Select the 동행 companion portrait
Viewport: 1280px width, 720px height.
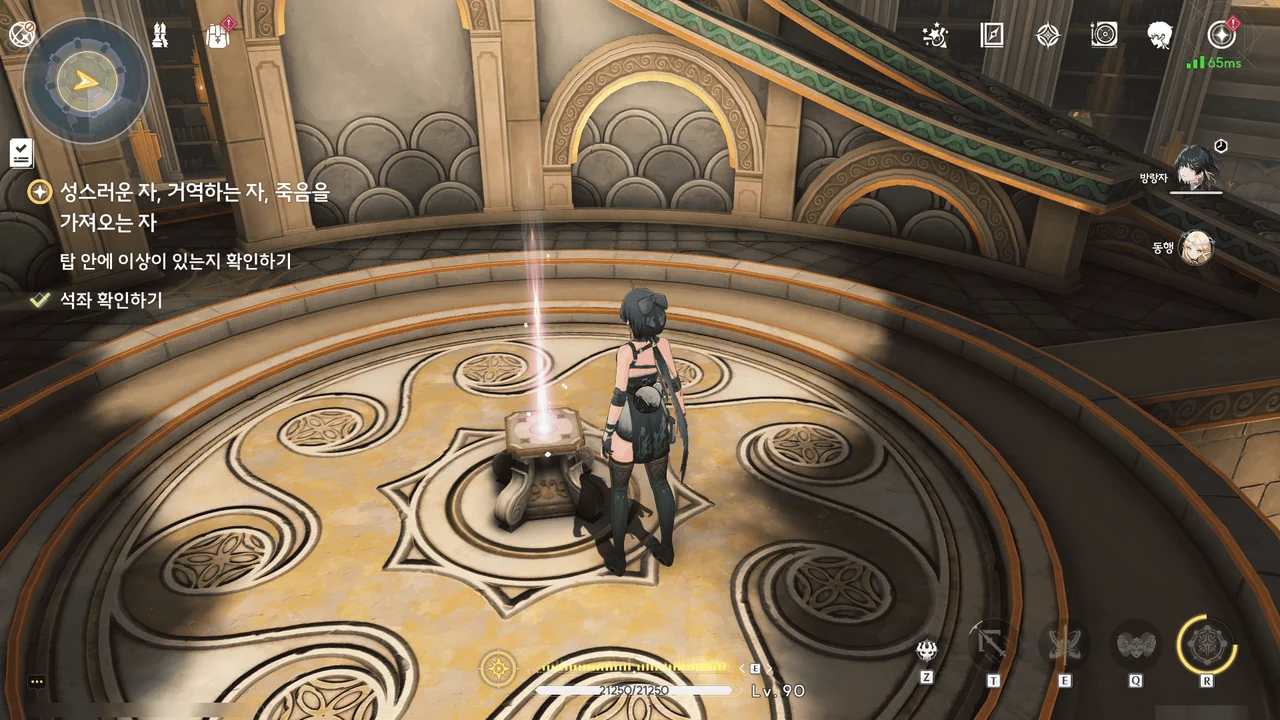tap(1196, 247)
